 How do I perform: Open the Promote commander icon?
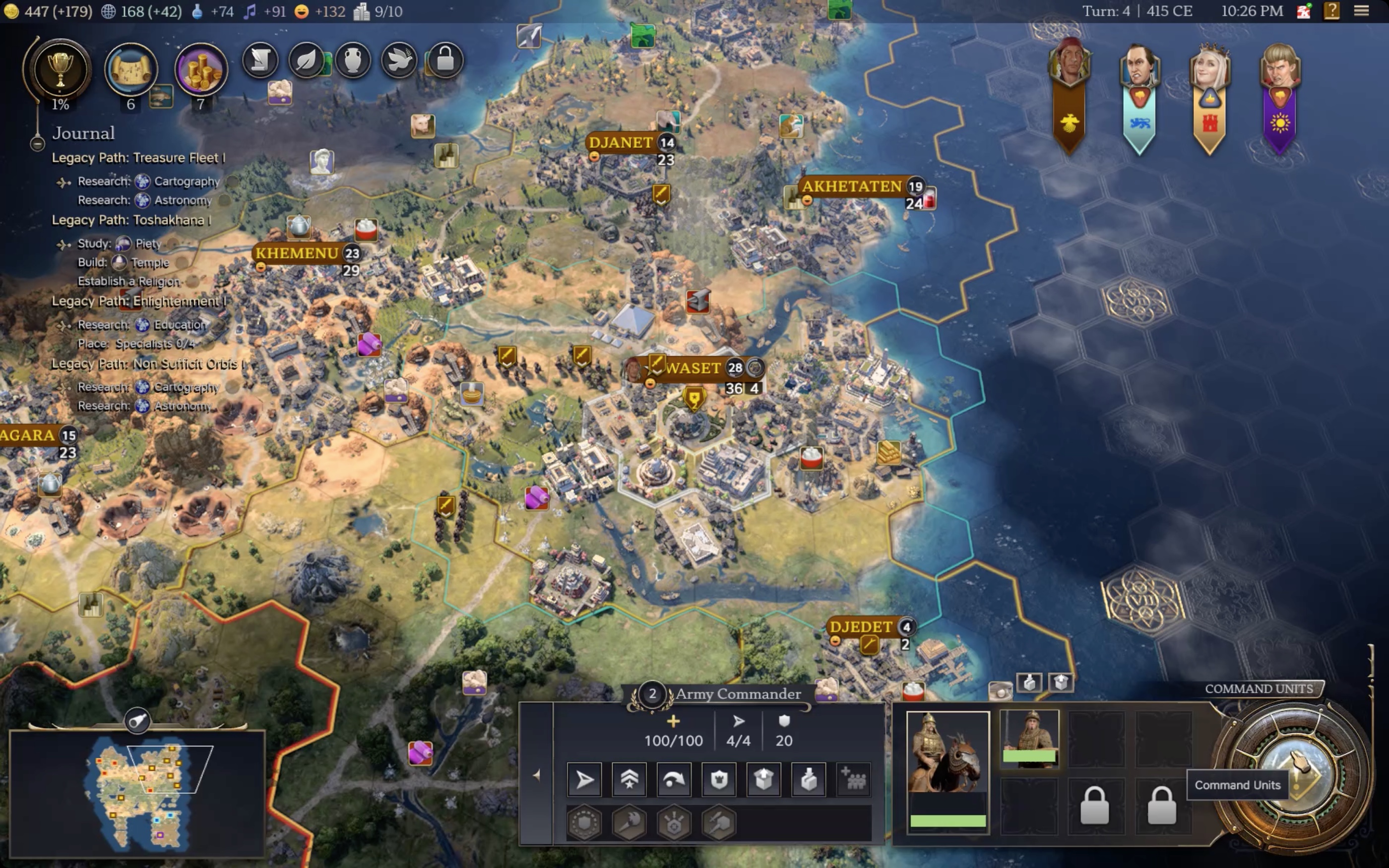click(x=629, y=780)
